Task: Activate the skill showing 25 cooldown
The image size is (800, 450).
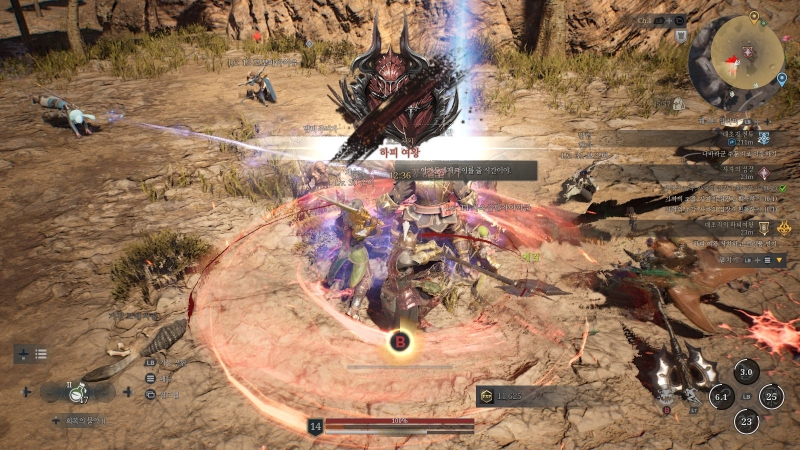Action: click(x=771, y=397)
